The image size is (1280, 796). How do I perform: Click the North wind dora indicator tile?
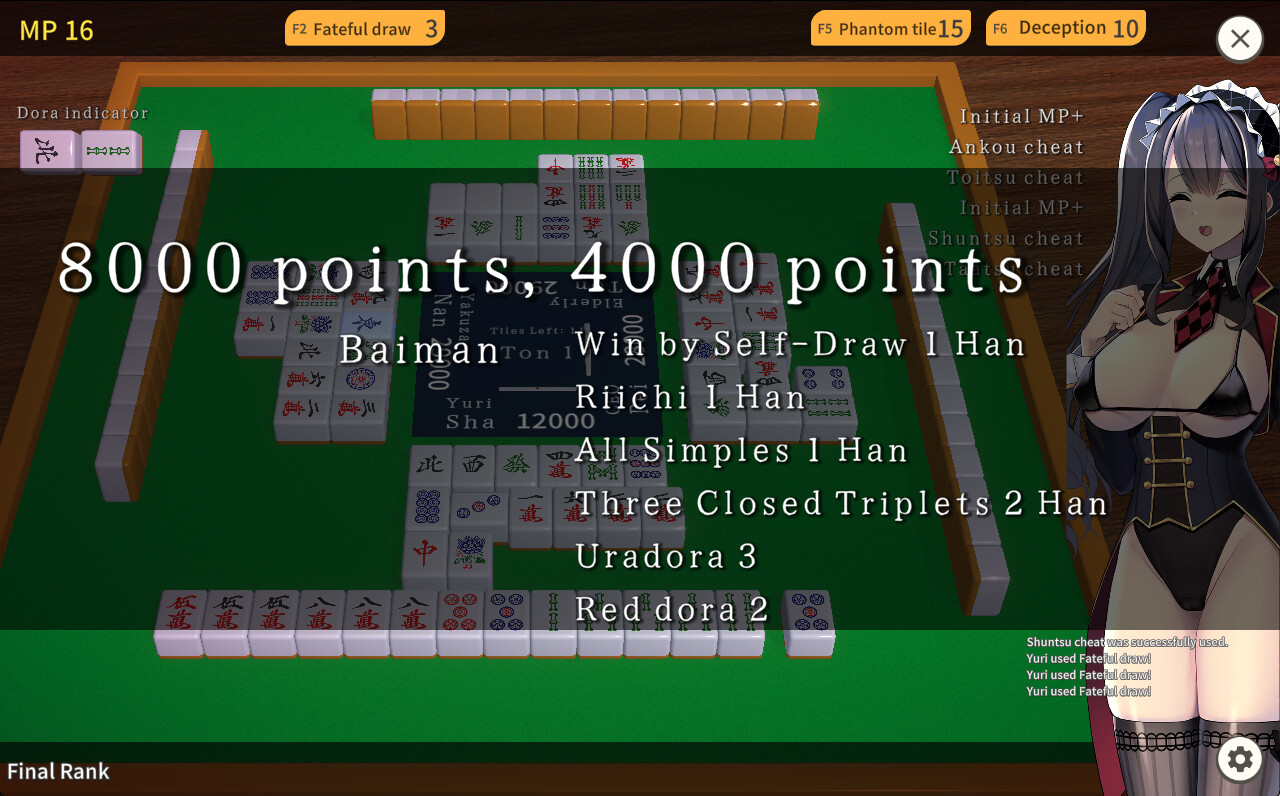(x=47, y=150)
